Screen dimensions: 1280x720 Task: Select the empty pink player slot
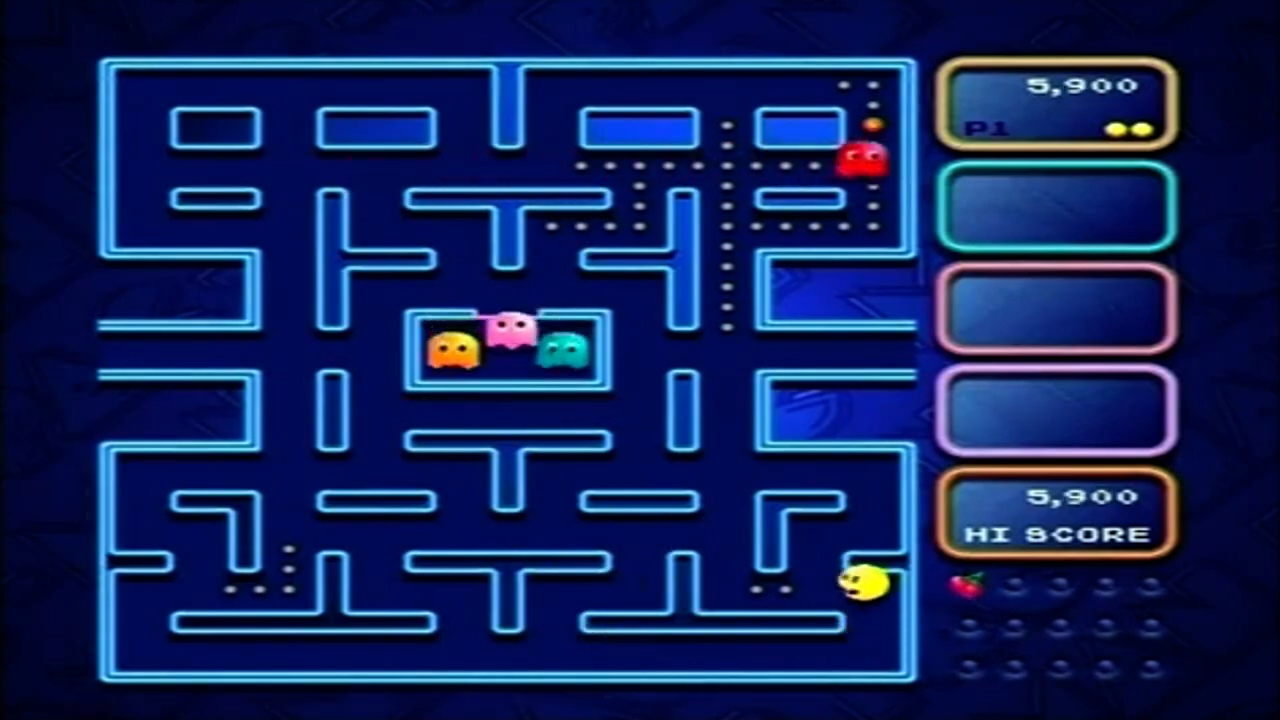click(1057, 310)
